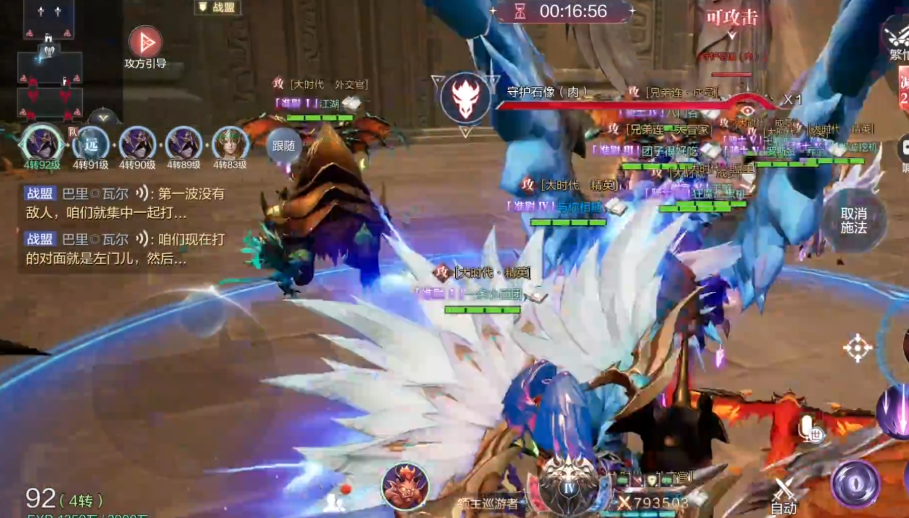The width and height of the screenshot is (909, 518).
Task: Expand the arrow above the team portraits
Action: tap(99, 117)
